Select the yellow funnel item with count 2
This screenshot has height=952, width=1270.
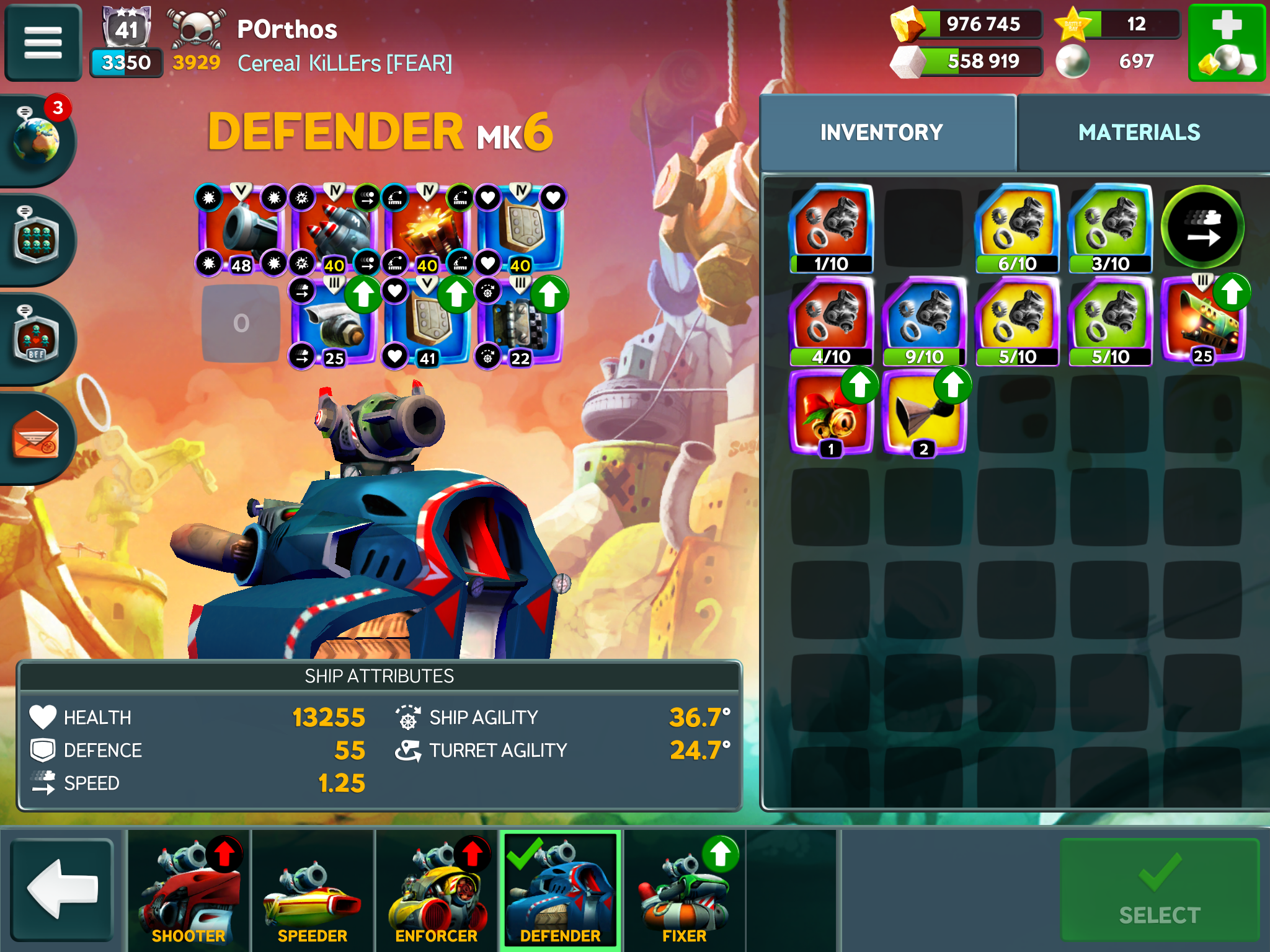tap(923, 414)
